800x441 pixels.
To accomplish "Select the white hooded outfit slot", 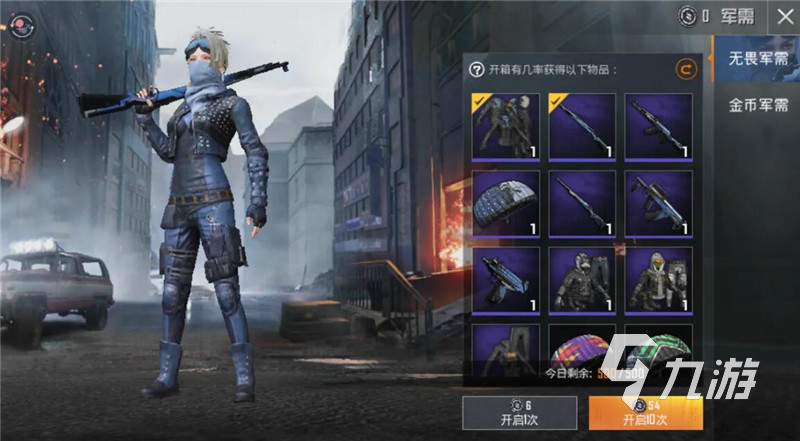I will pos(658,280).
